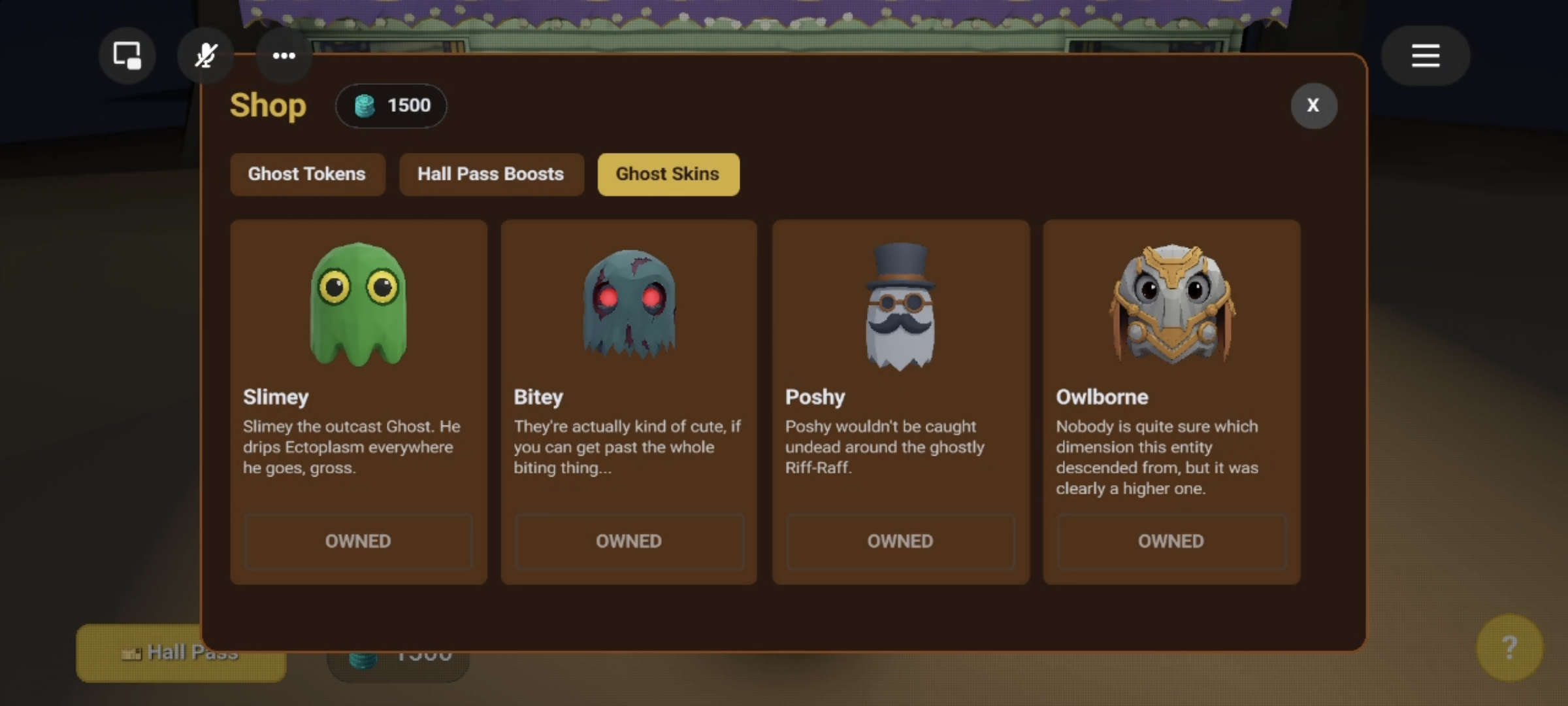Open the help question mark button
This screenshot has height=706, width=1568.
[1511, 648]
